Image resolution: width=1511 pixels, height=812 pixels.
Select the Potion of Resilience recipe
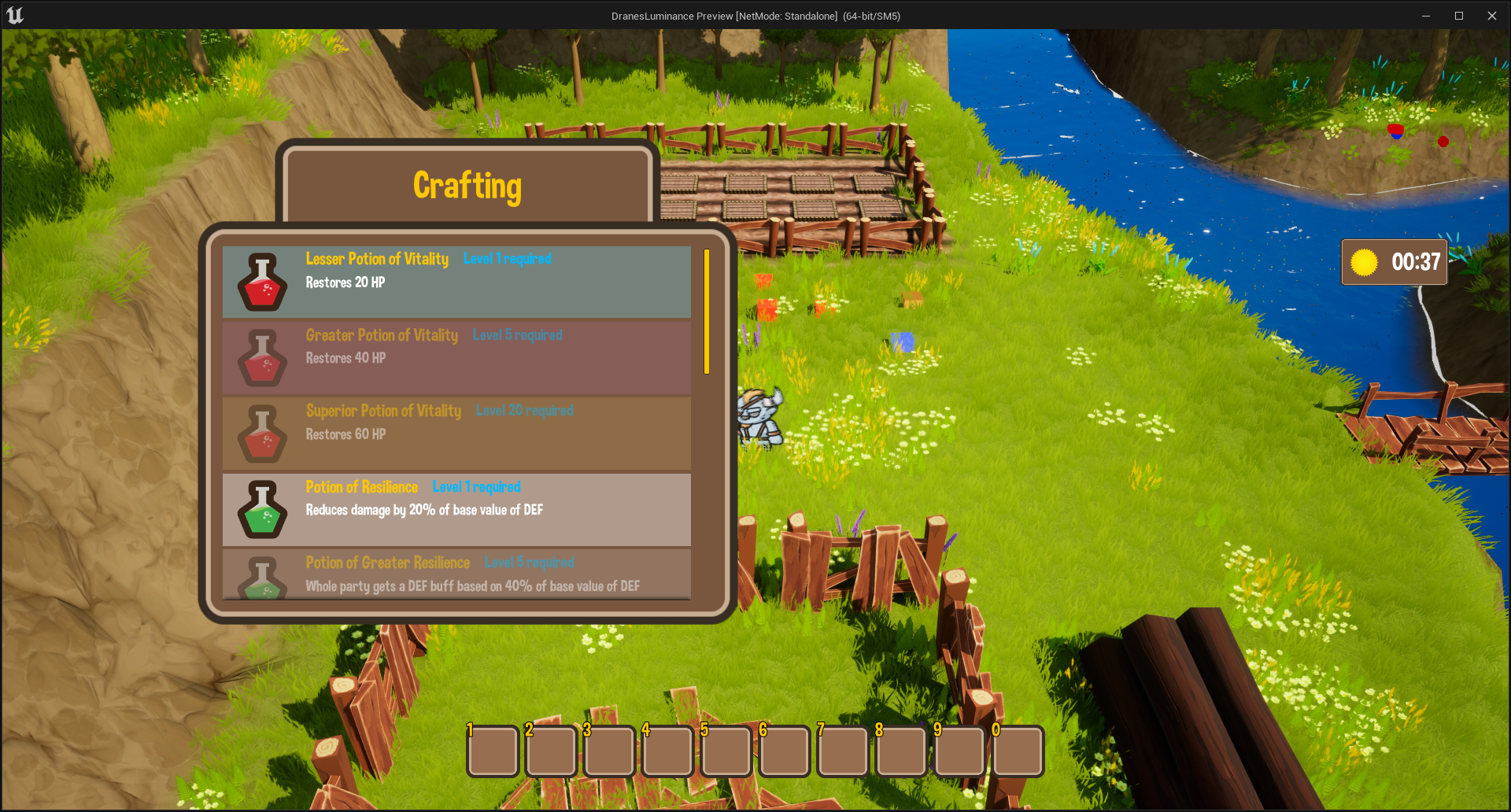pos(456,509)
